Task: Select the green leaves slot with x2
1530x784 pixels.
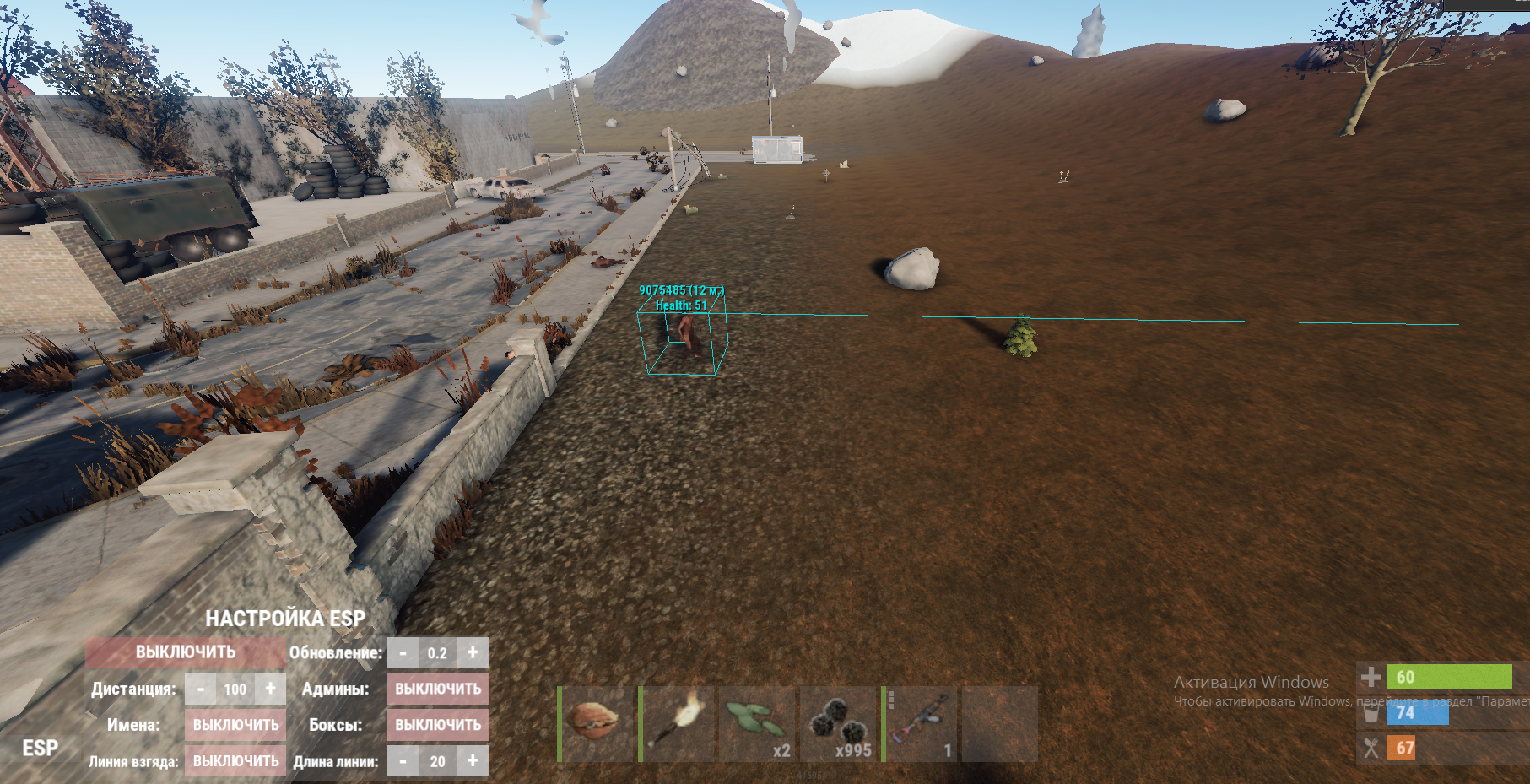Action: coord(757,724)
